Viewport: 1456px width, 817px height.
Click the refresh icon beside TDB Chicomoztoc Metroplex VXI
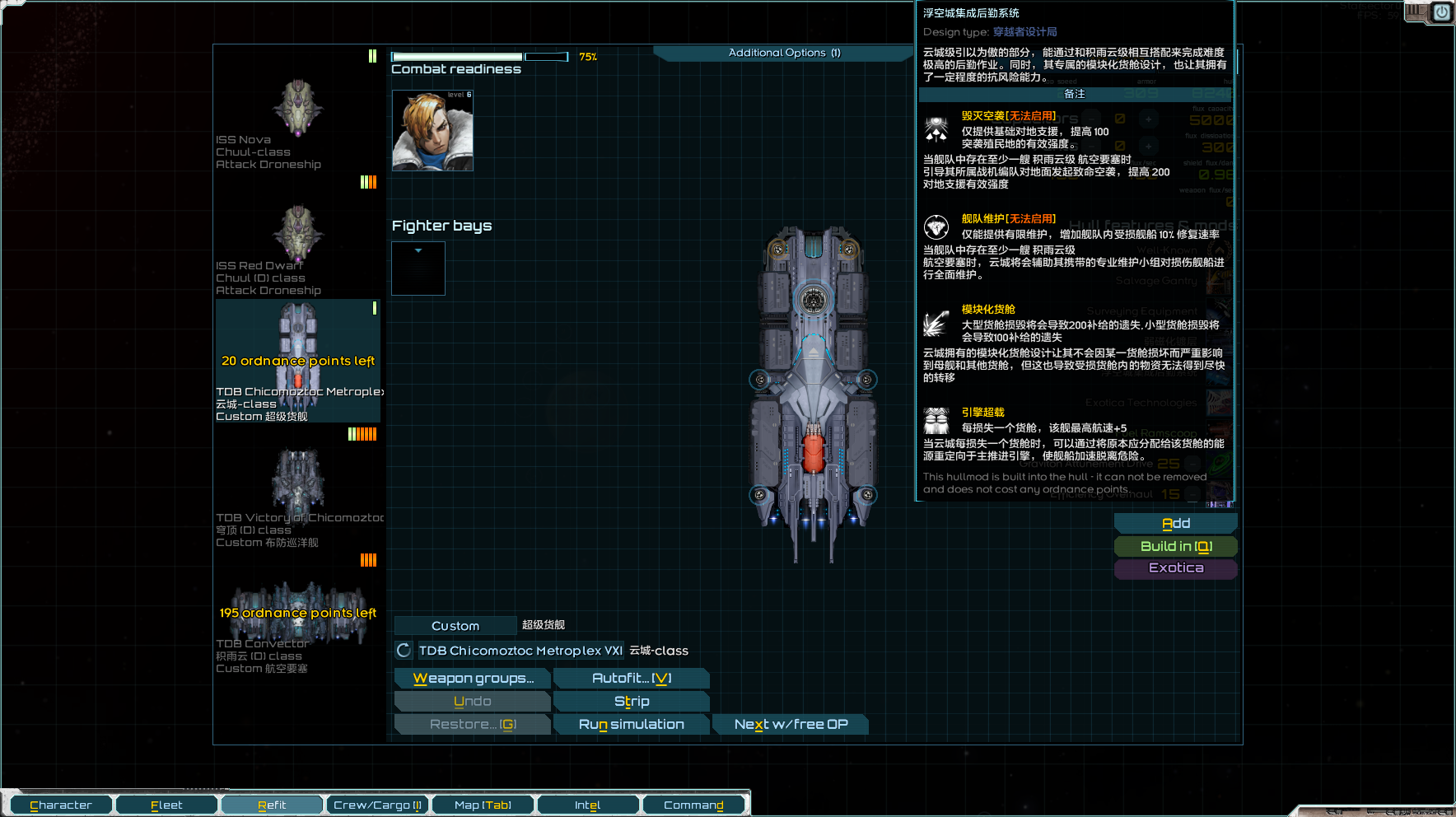point(404,651)
